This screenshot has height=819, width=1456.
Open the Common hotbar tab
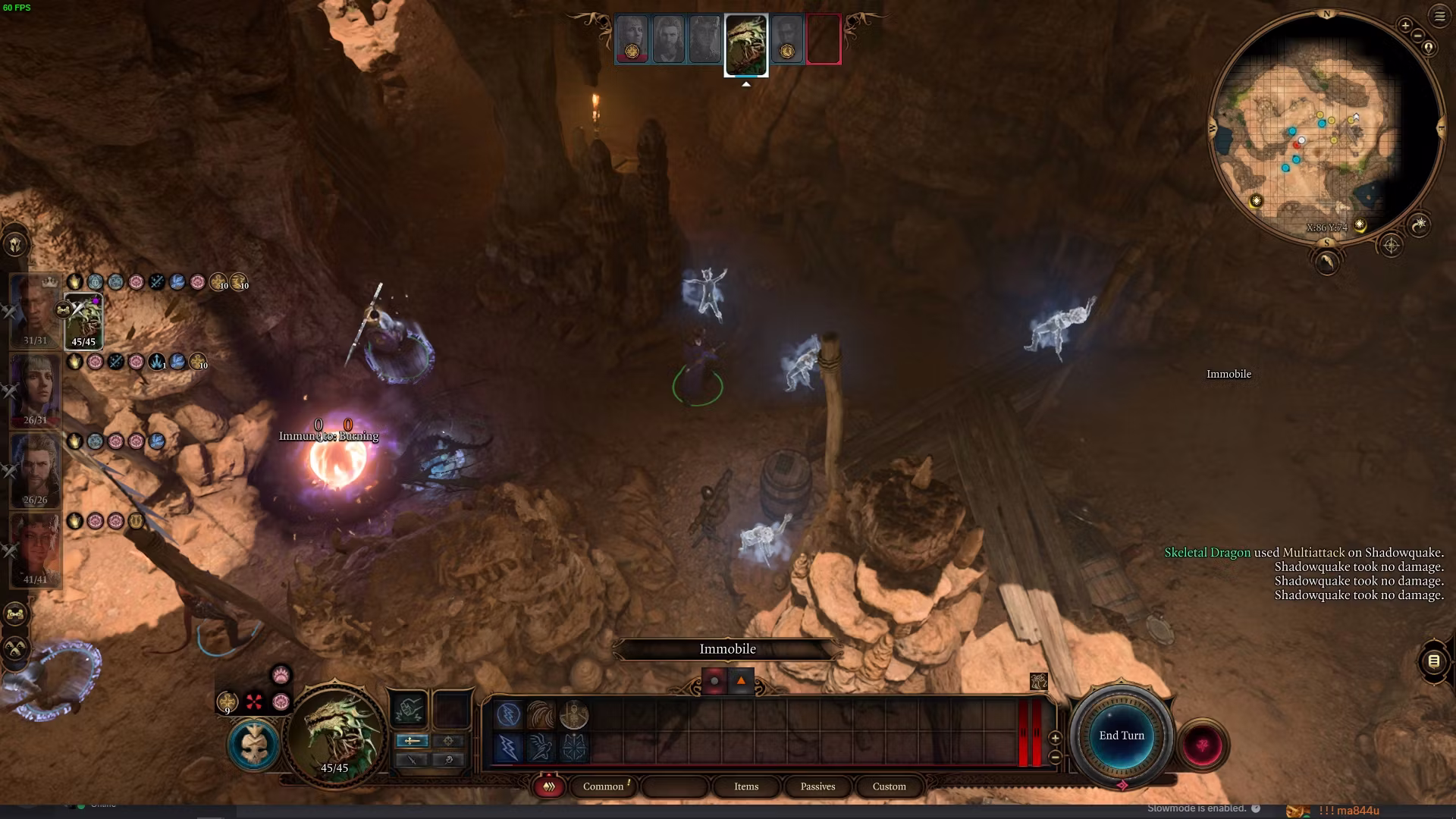(604, 786)
